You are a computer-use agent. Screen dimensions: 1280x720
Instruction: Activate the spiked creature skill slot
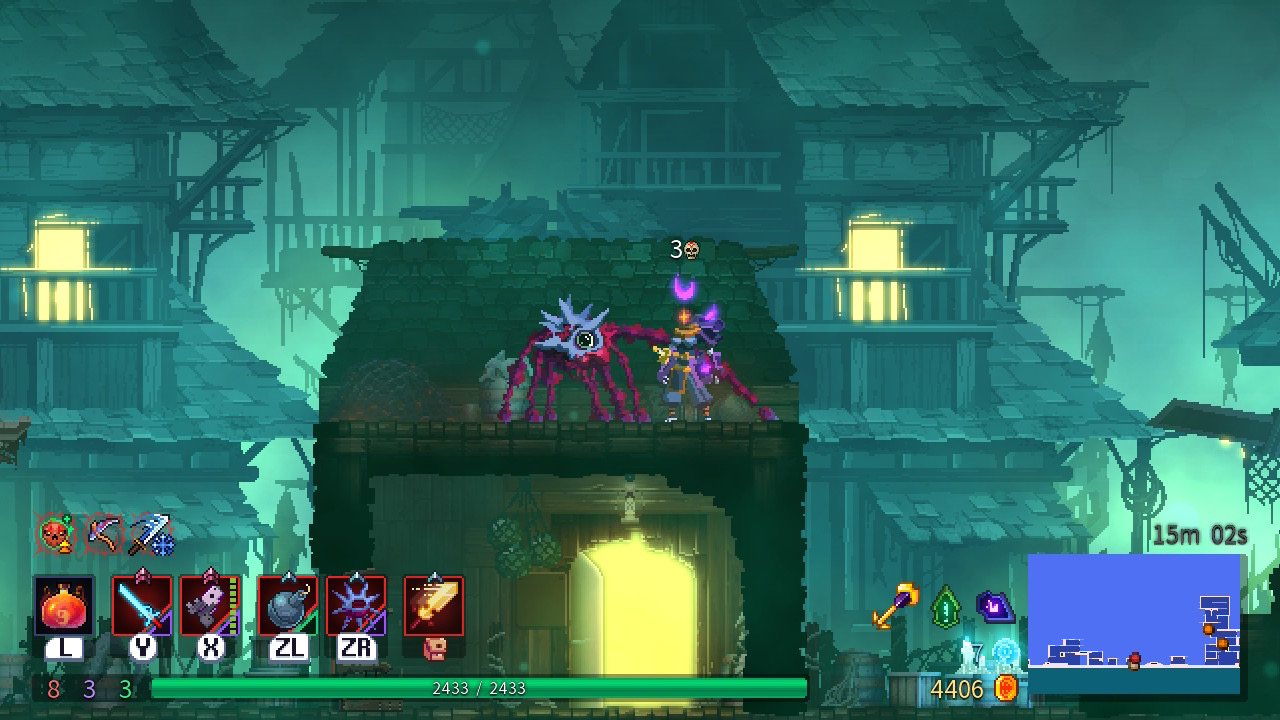356,606
